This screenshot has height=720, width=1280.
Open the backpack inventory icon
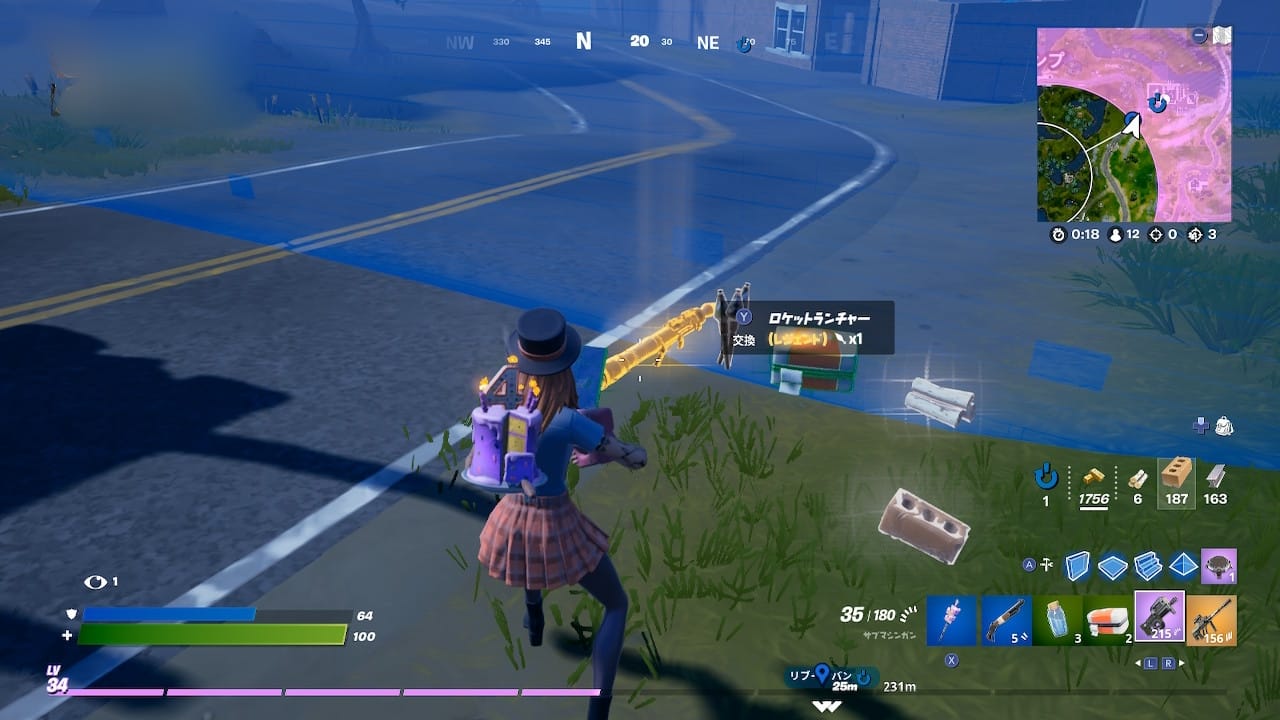click(x=1223, y=426)
